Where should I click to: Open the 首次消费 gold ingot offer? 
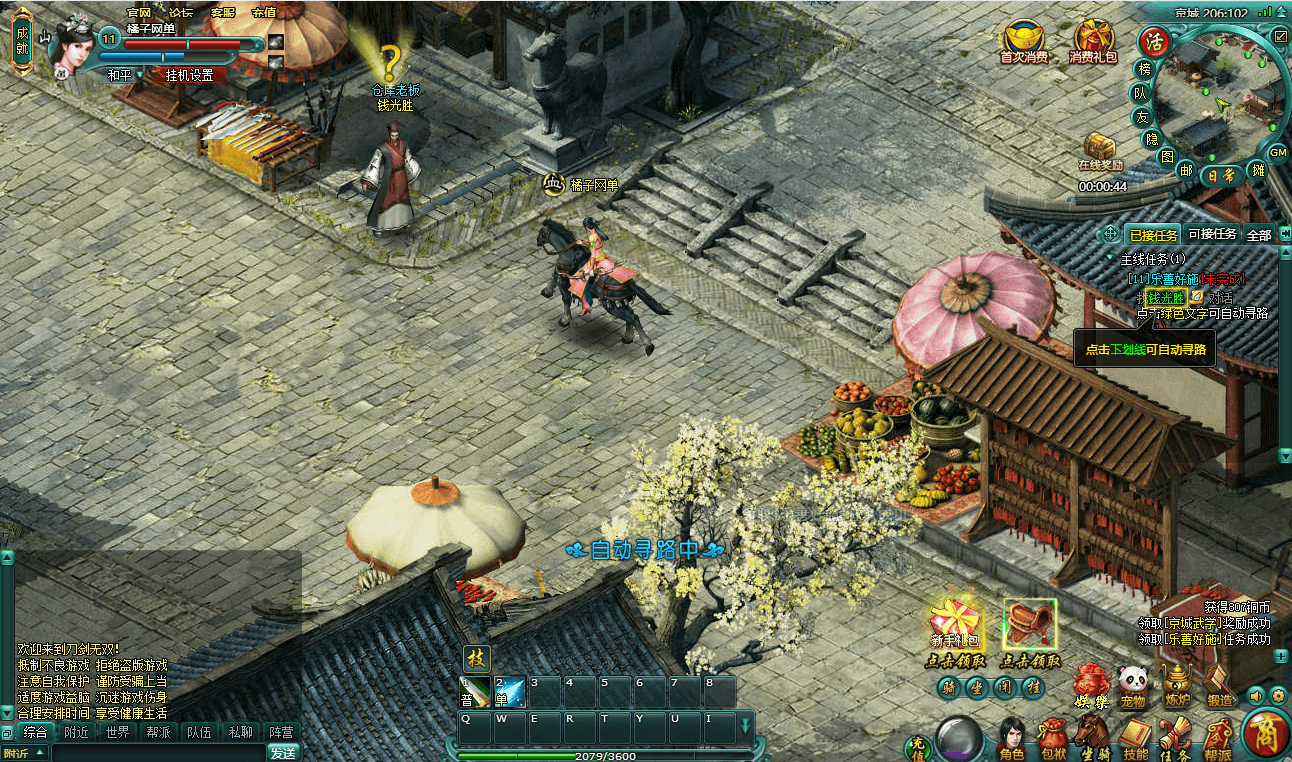(1024, 41)
